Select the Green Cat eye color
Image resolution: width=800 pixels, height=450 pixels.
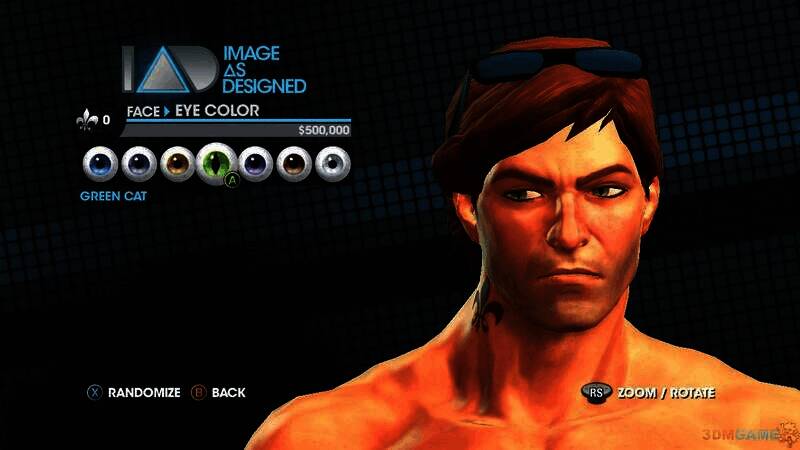(216, 162)
